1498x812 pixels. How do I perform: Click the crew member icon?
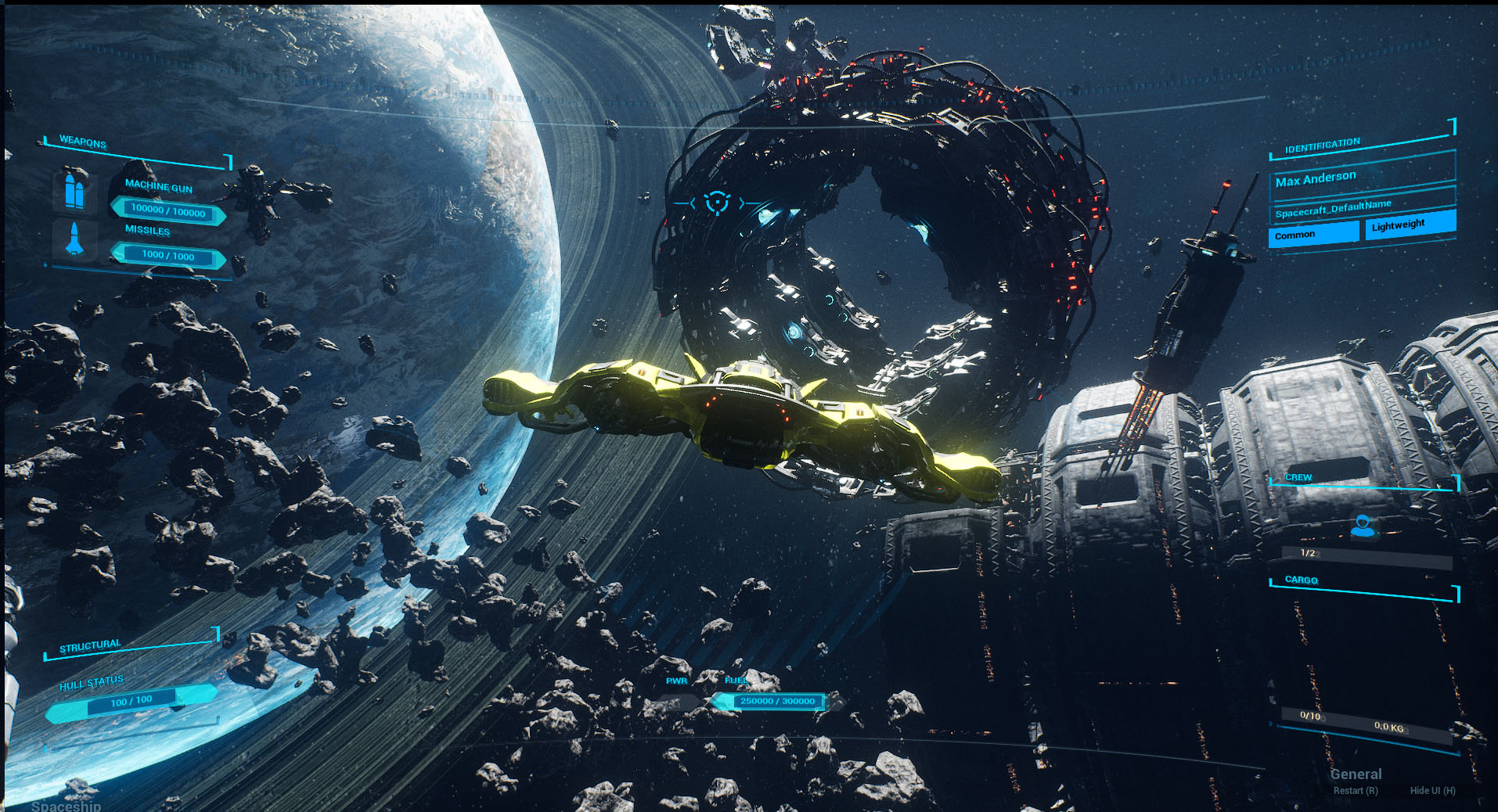[1363, 526]
